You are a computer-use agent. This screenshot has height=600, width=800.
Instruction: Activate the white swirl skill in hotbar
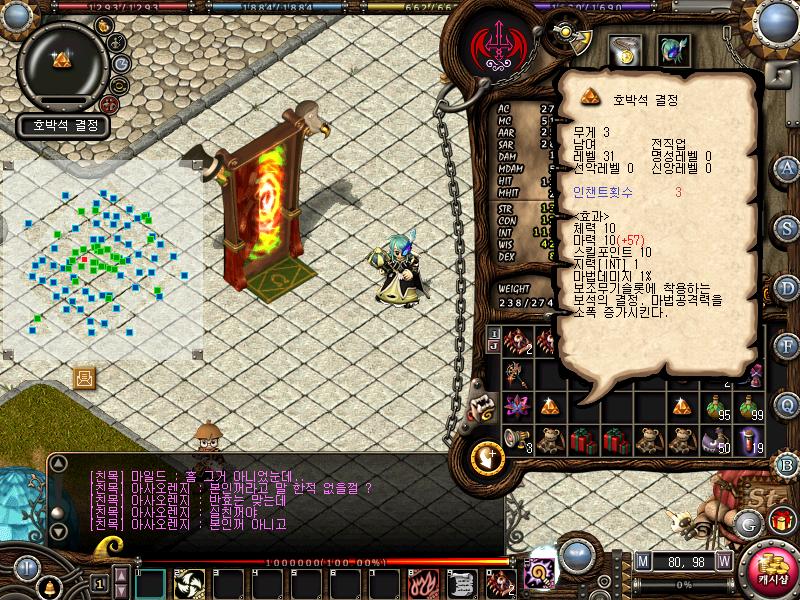pos(189,582)
